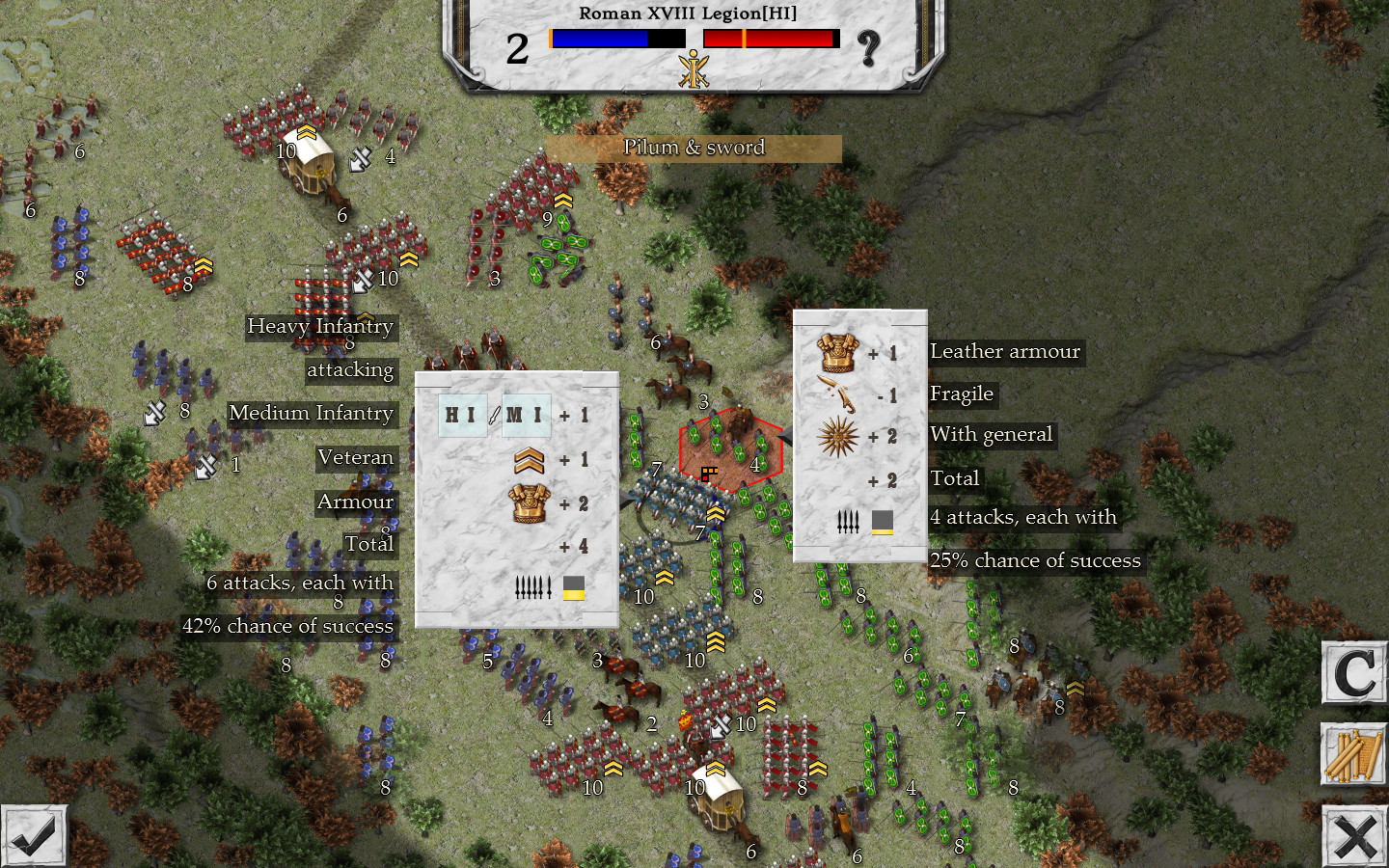The height and width of the screenshot is (868, 1389).
Task: Open the scrolls icon on the right edge
Action: click(1353, 755)
